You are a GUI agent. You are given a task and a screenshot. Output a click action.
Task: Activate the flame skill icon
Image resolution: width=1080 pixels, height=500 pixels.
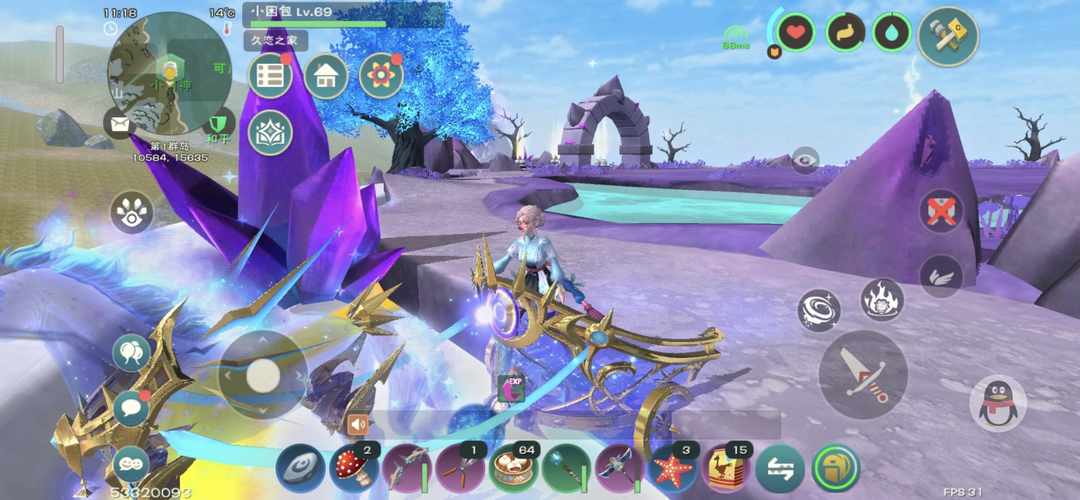[882, 299]
